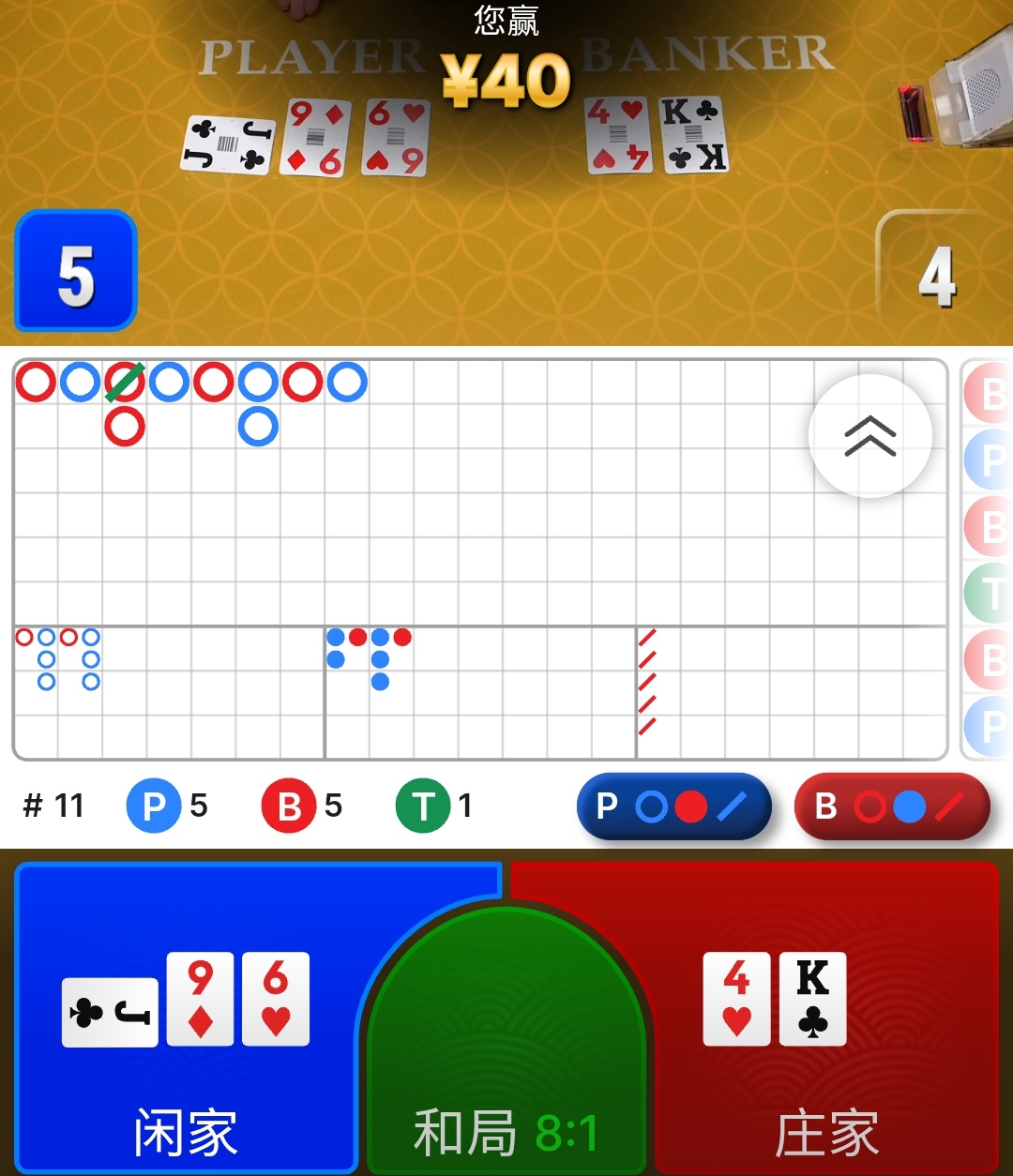Expand the roadmap with the double-chevron button

869,435
